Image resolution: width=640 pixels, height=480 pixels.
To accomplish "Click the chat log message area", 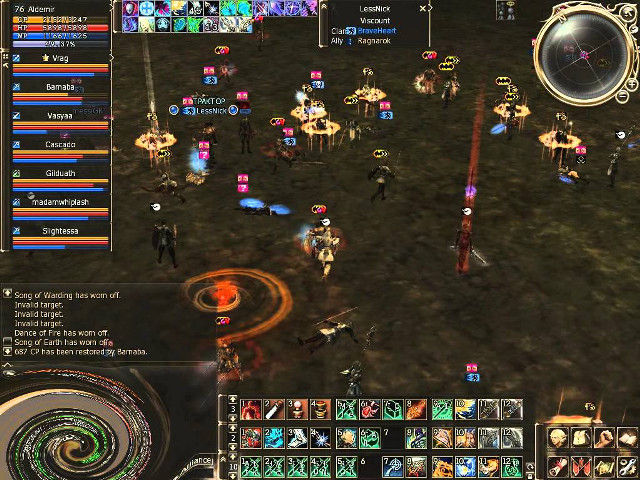I will [x=100, y=322].
